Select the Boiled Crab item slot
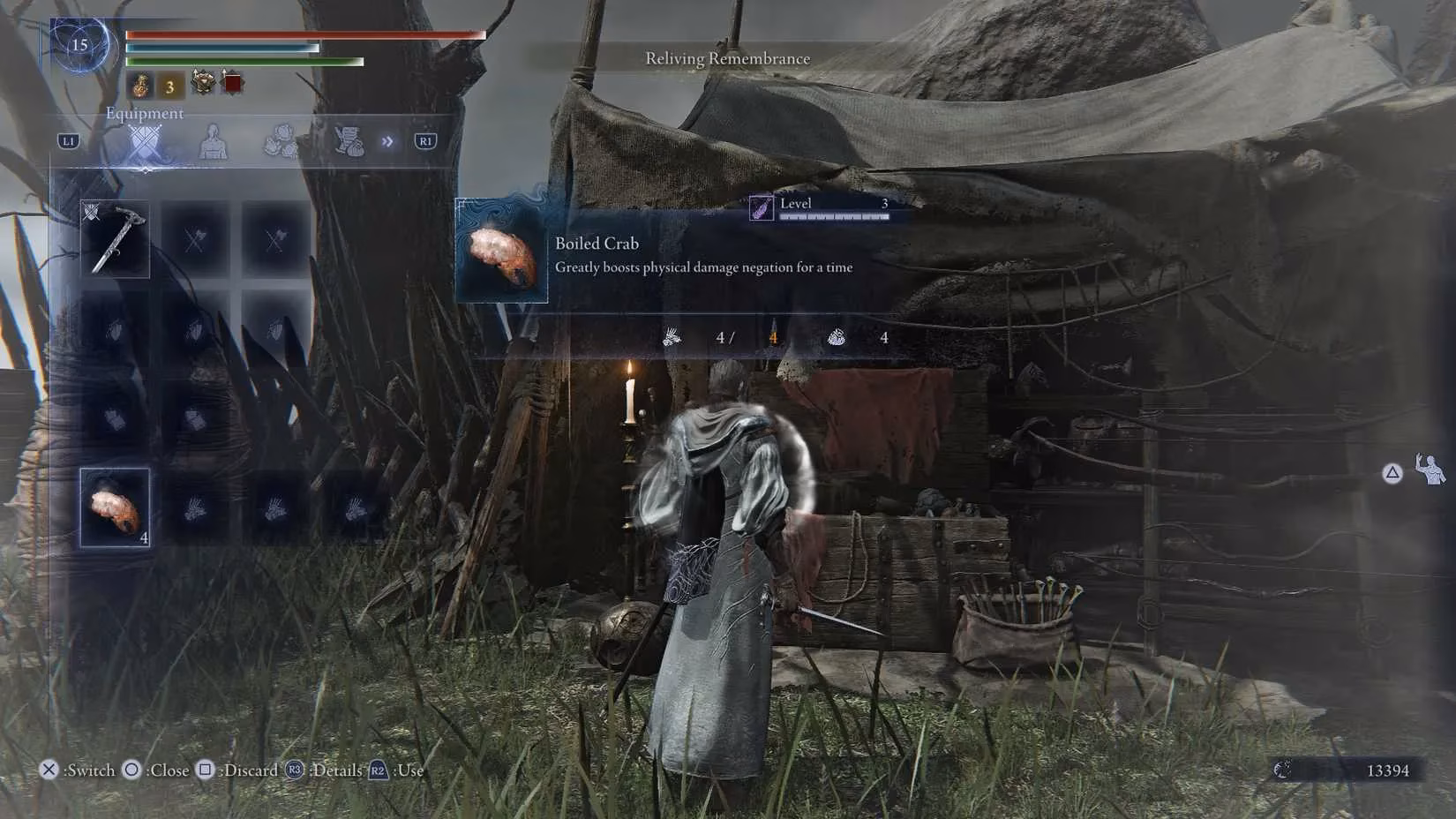The image size is (1456, 819). point(116,507)
